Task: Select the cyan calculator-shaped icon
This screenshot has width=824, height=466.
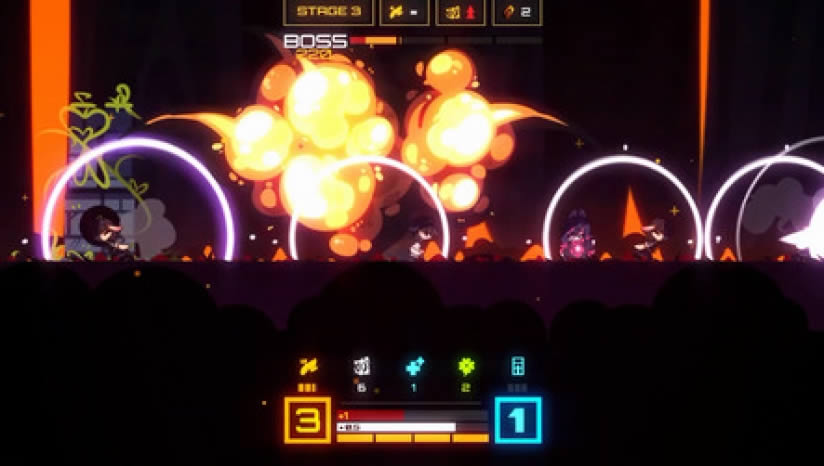Action: [x=518, y=367]
